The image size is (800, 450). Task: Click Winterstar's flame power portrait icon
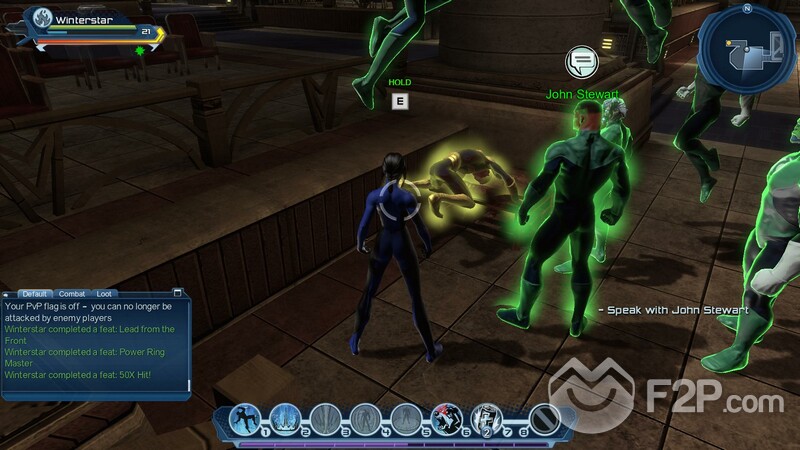coord(41,18)
